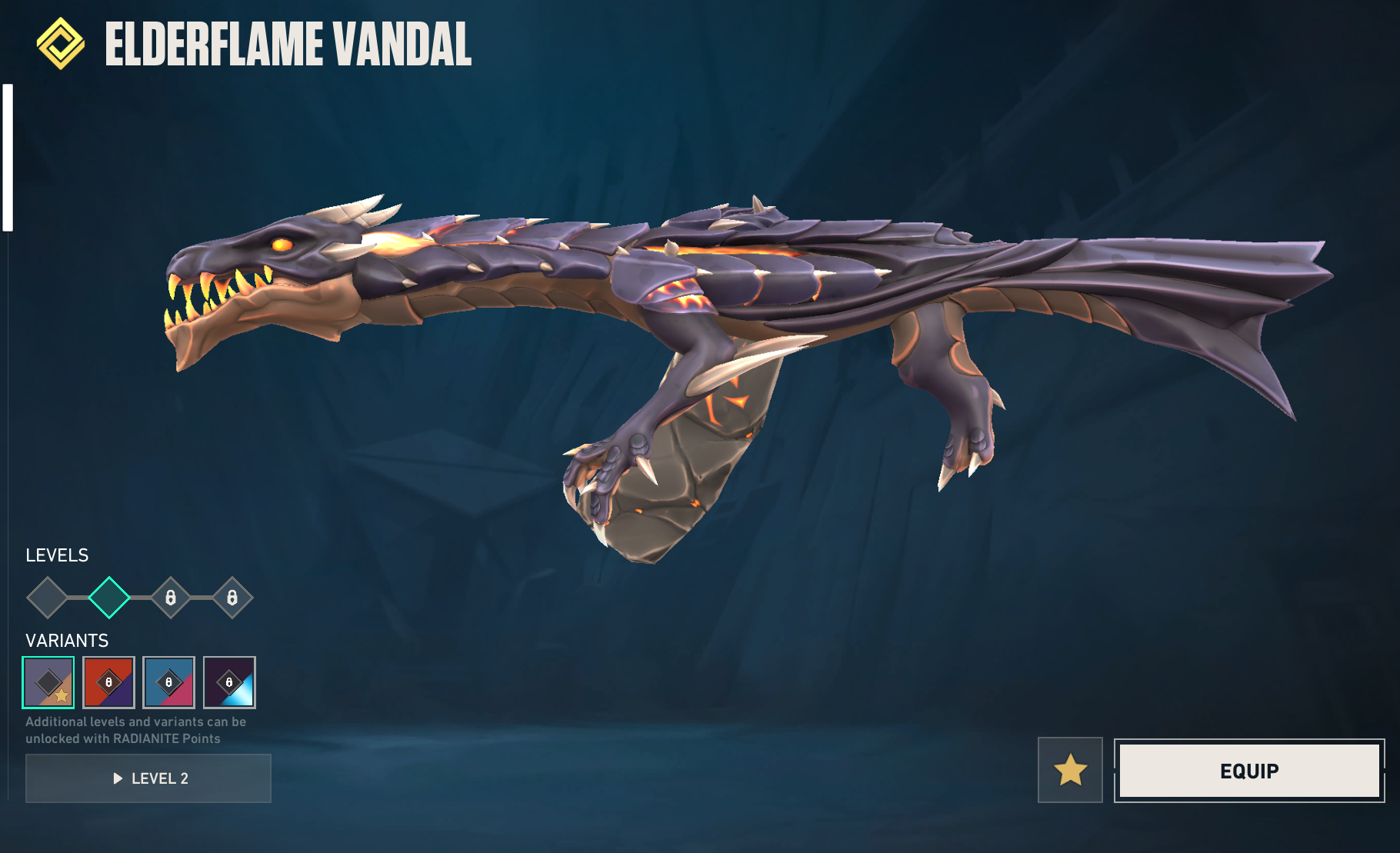This screenshot has width=1400, height=853.
Task: Choose the locked red and purple variant
Action: (108, 682)
